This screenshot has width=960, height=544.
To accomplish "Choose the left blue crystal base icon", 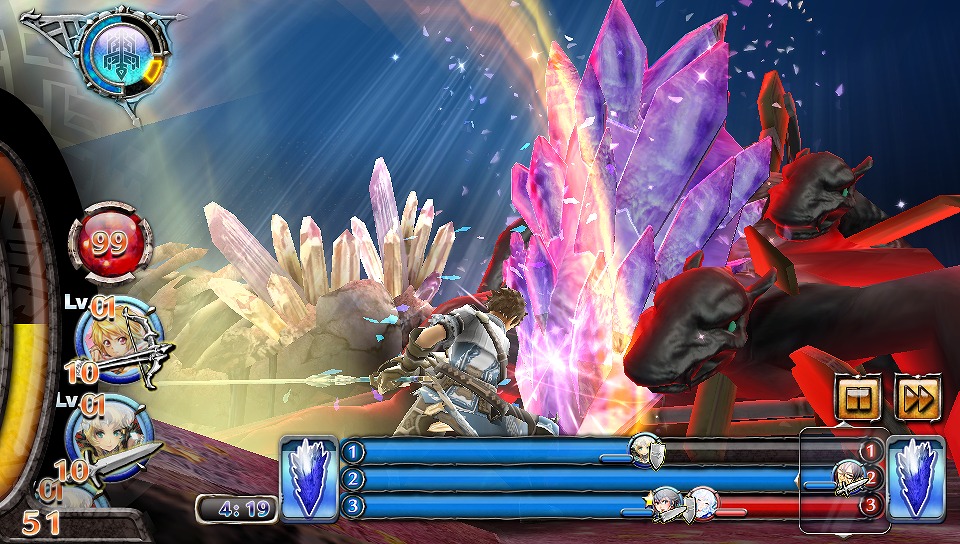I will point(309,478).
